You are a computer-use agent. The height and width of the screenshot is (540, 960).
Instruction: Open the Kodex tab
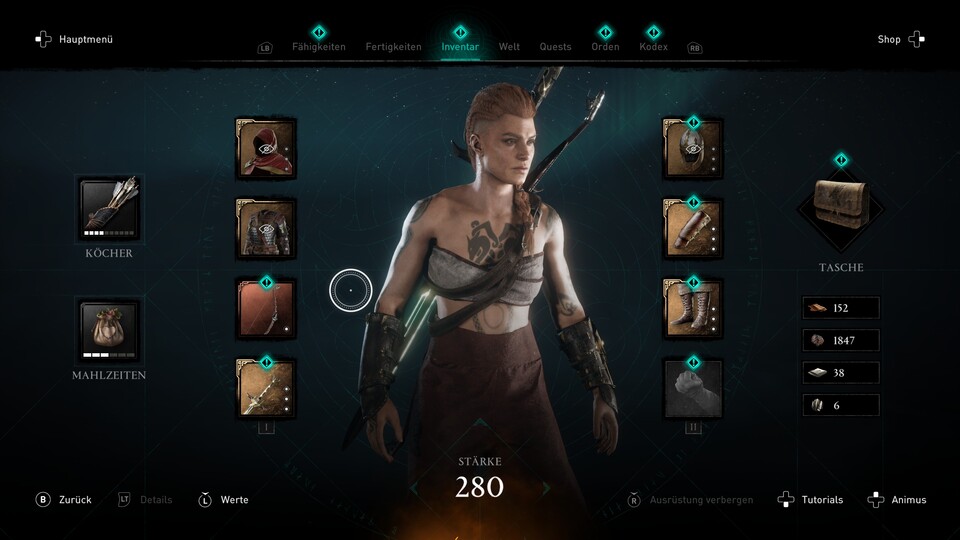tap(653, 47)
